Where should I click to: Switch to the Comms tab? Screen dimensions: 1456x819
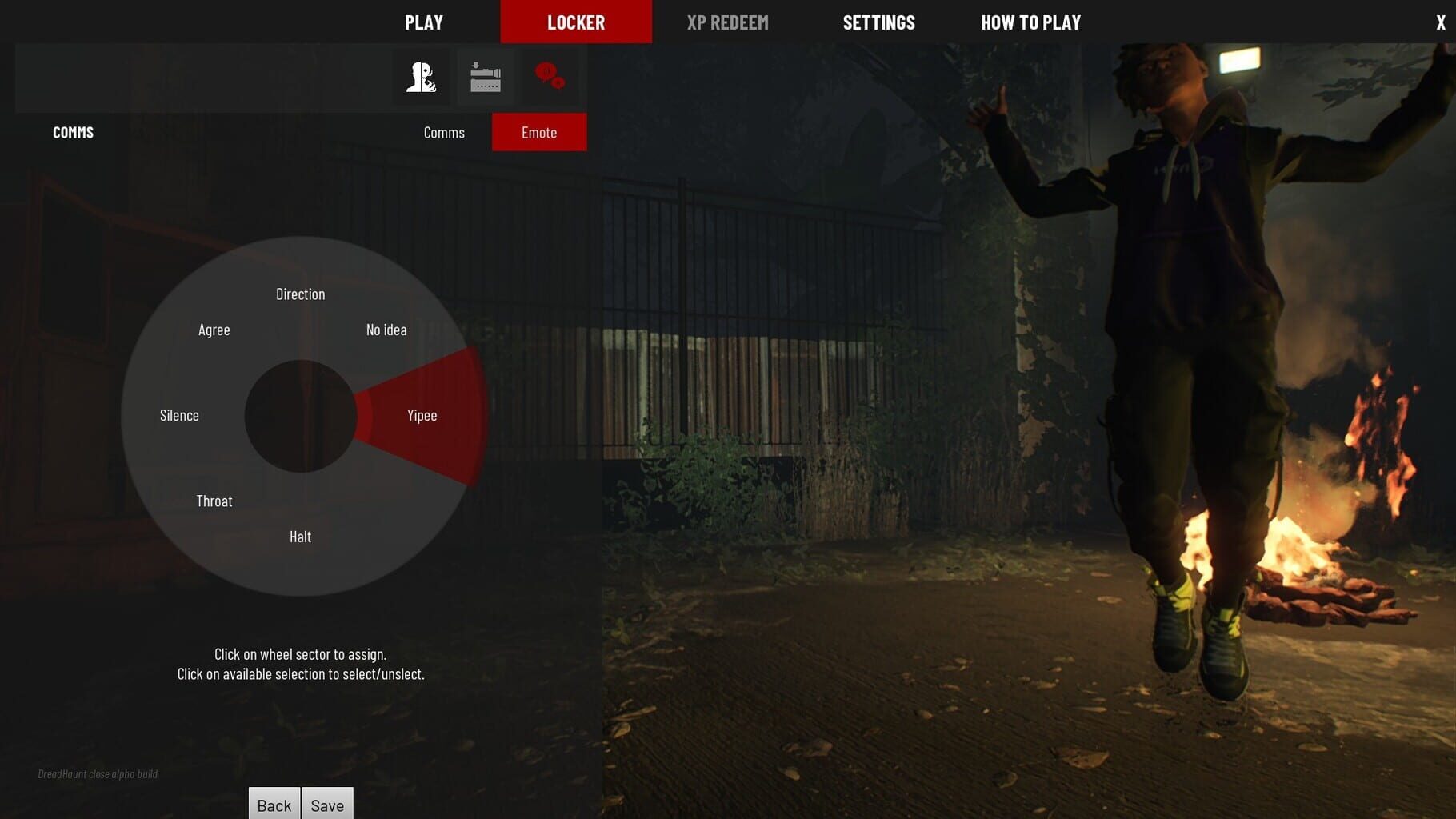click(x=443, y=132)
